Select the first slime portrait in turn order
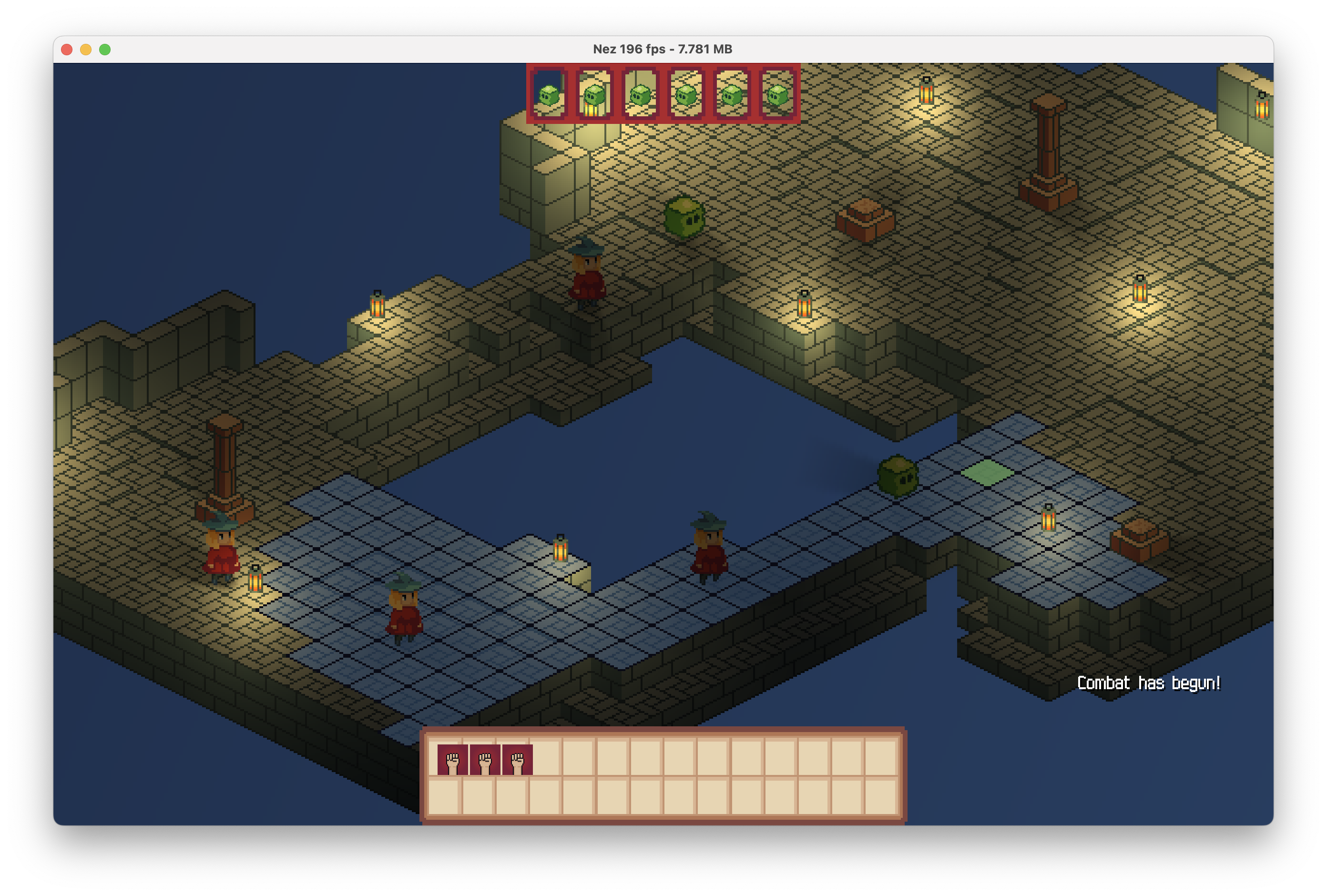Screen dimensions: 1327x896 [549, 94]
